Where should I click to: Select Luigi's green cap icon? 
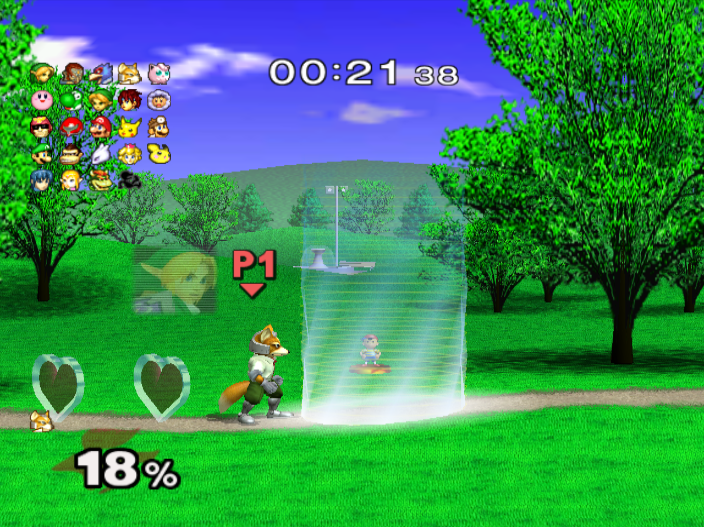(x=42, y=154)
